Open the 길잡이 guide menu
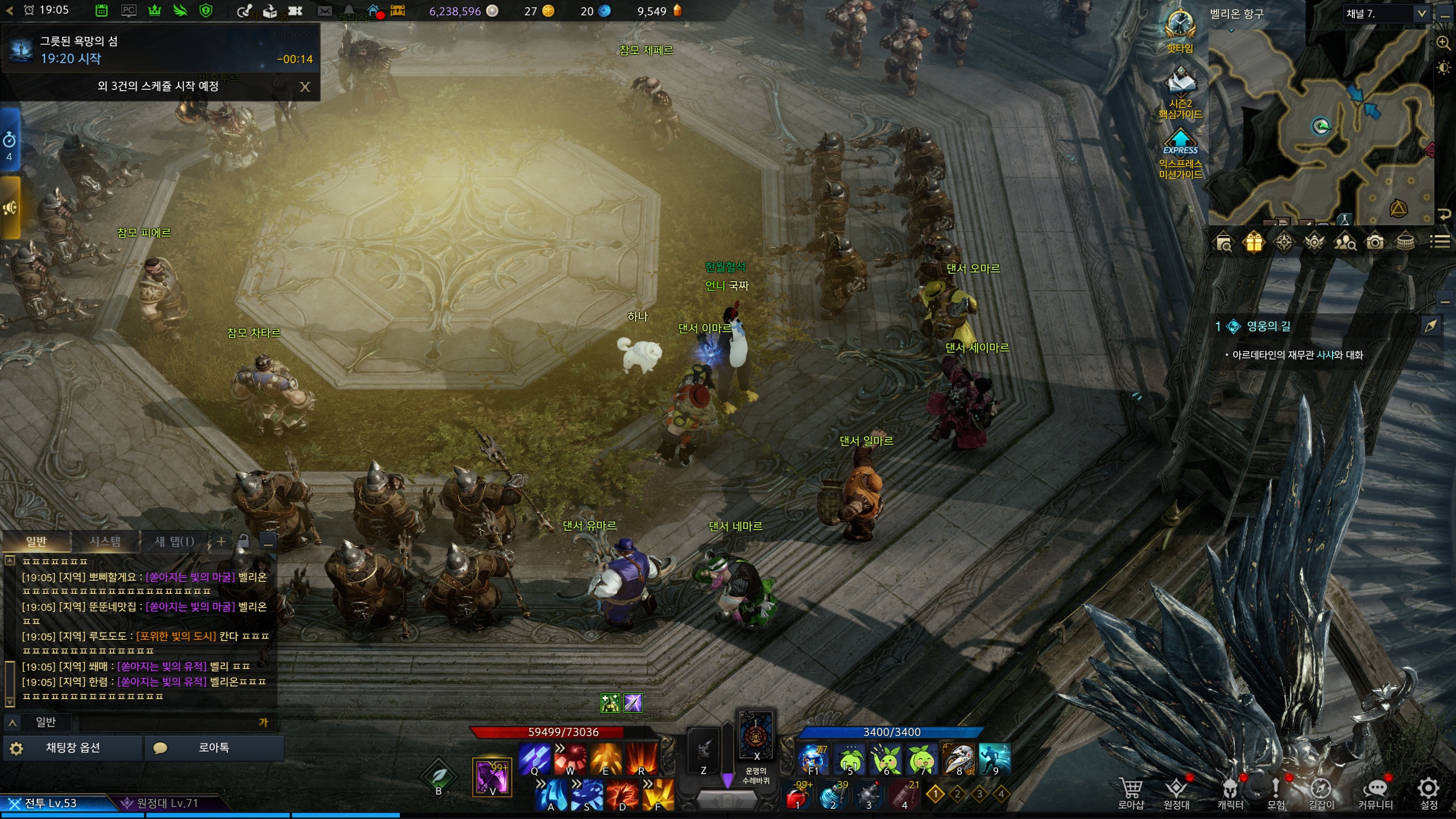 click(1321, 791)
